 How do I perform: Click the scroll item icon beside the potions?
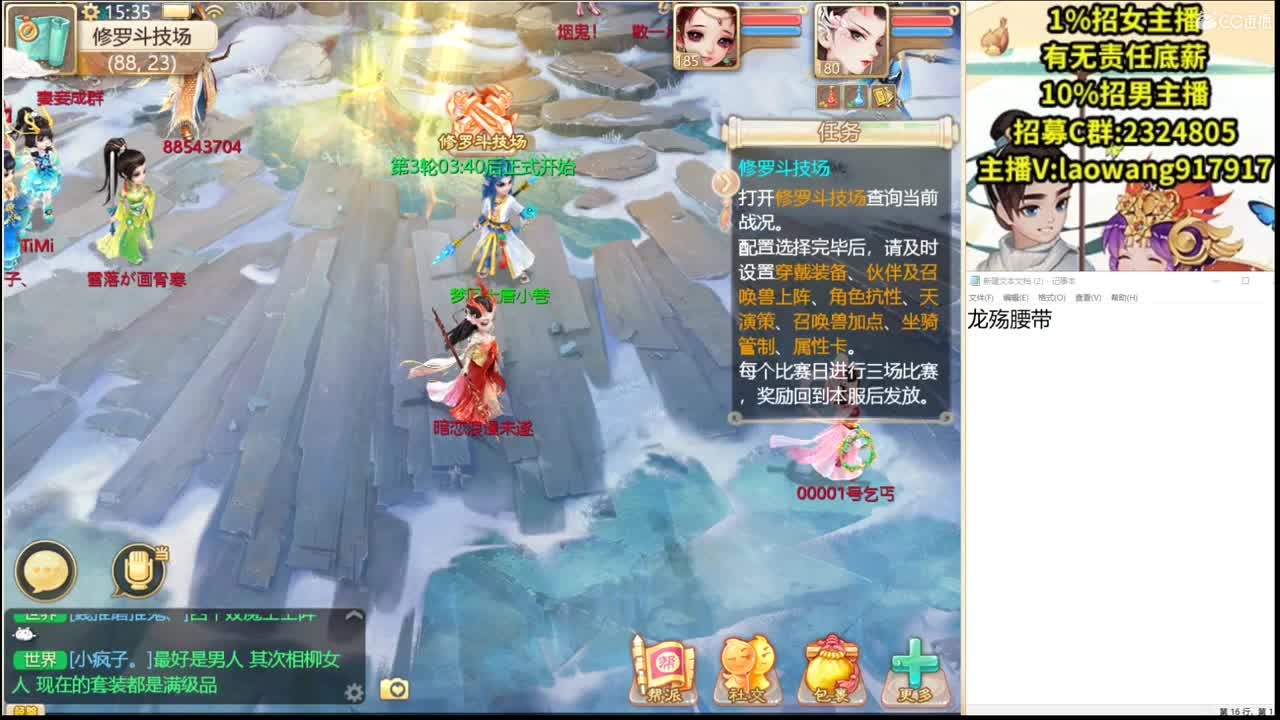point(884,95)
